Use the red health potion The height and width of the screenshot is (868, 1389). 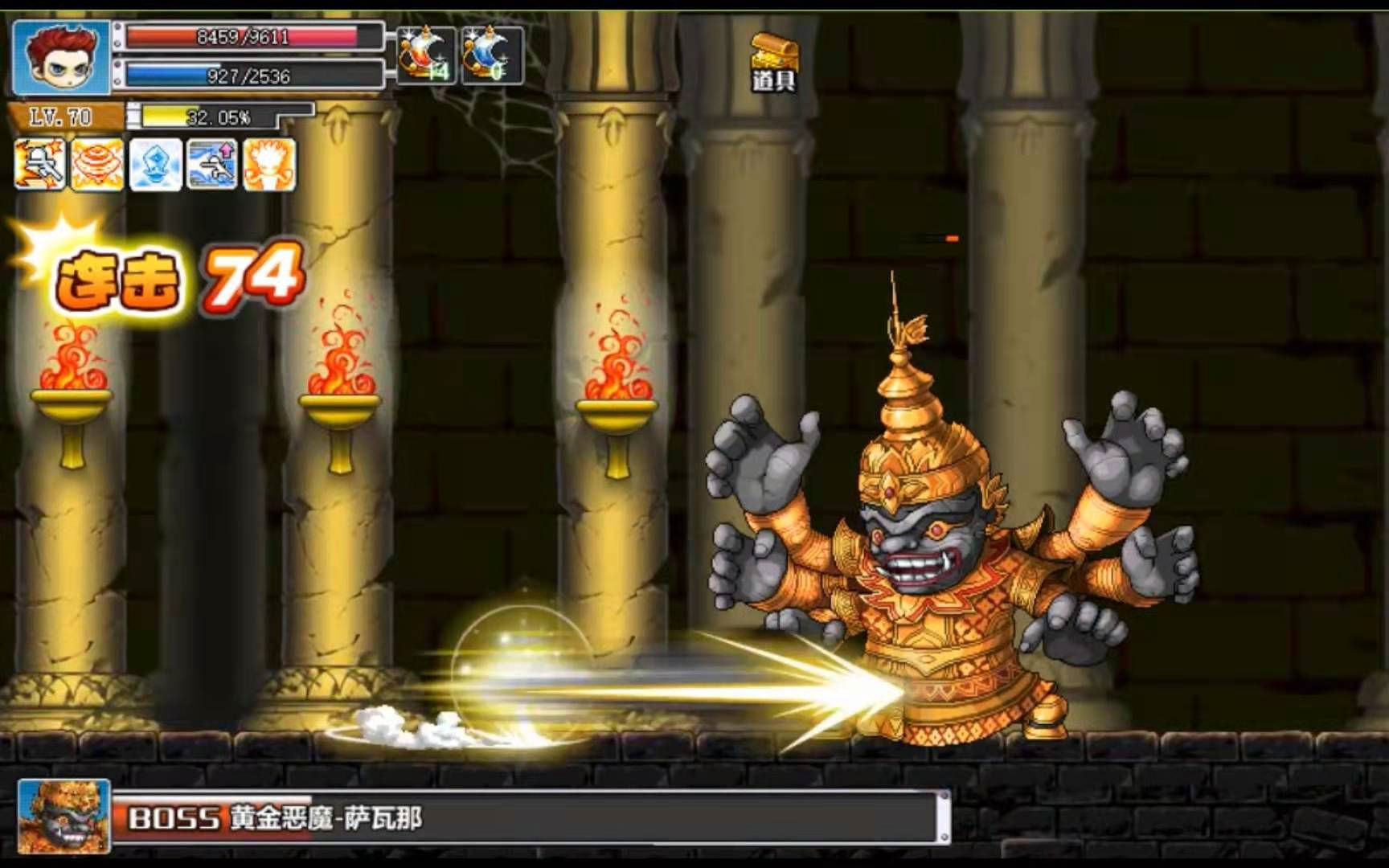426,55
